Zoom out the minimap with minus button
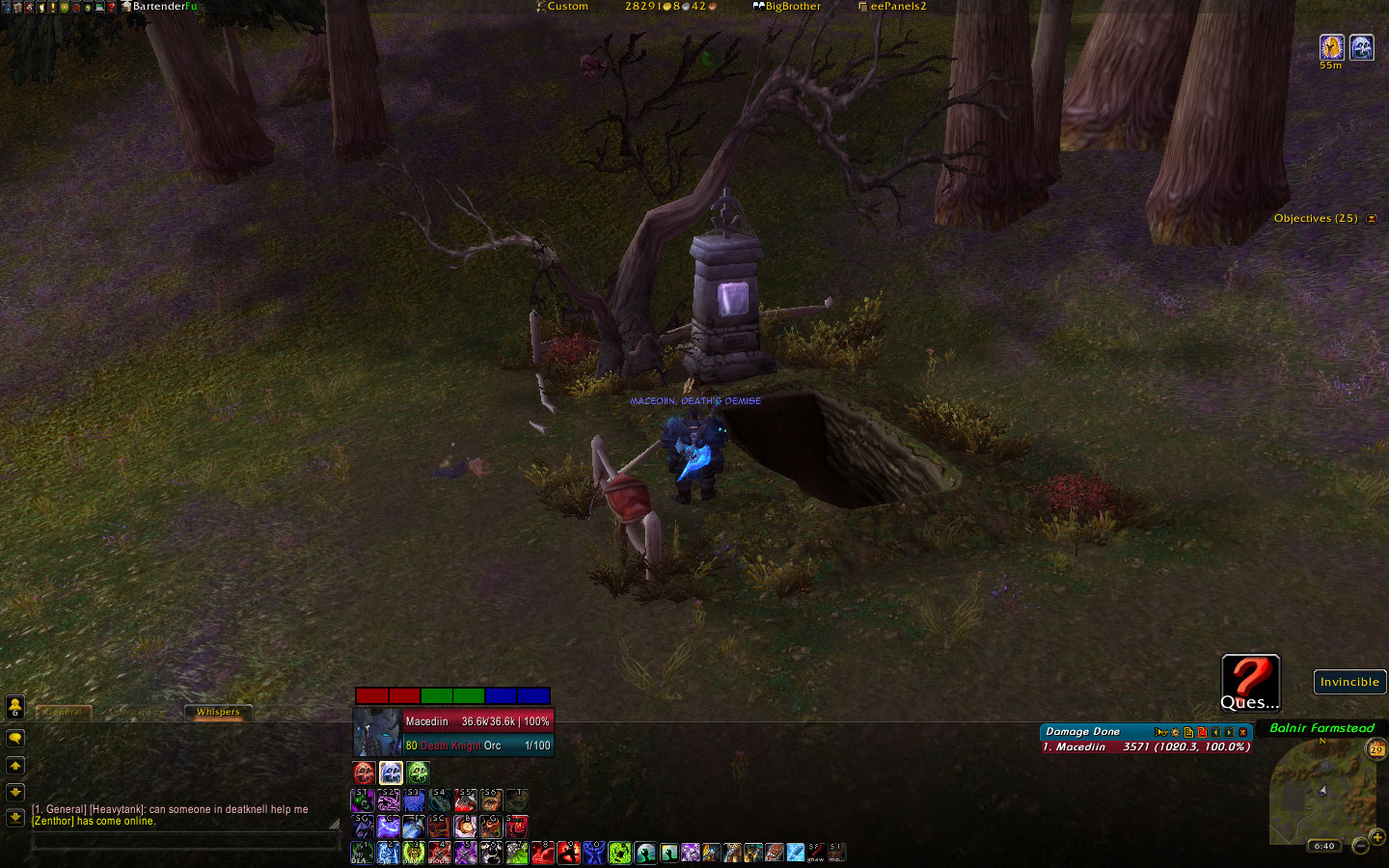The height and width of the screenshot is (868, 1389). click(1360, 846)
